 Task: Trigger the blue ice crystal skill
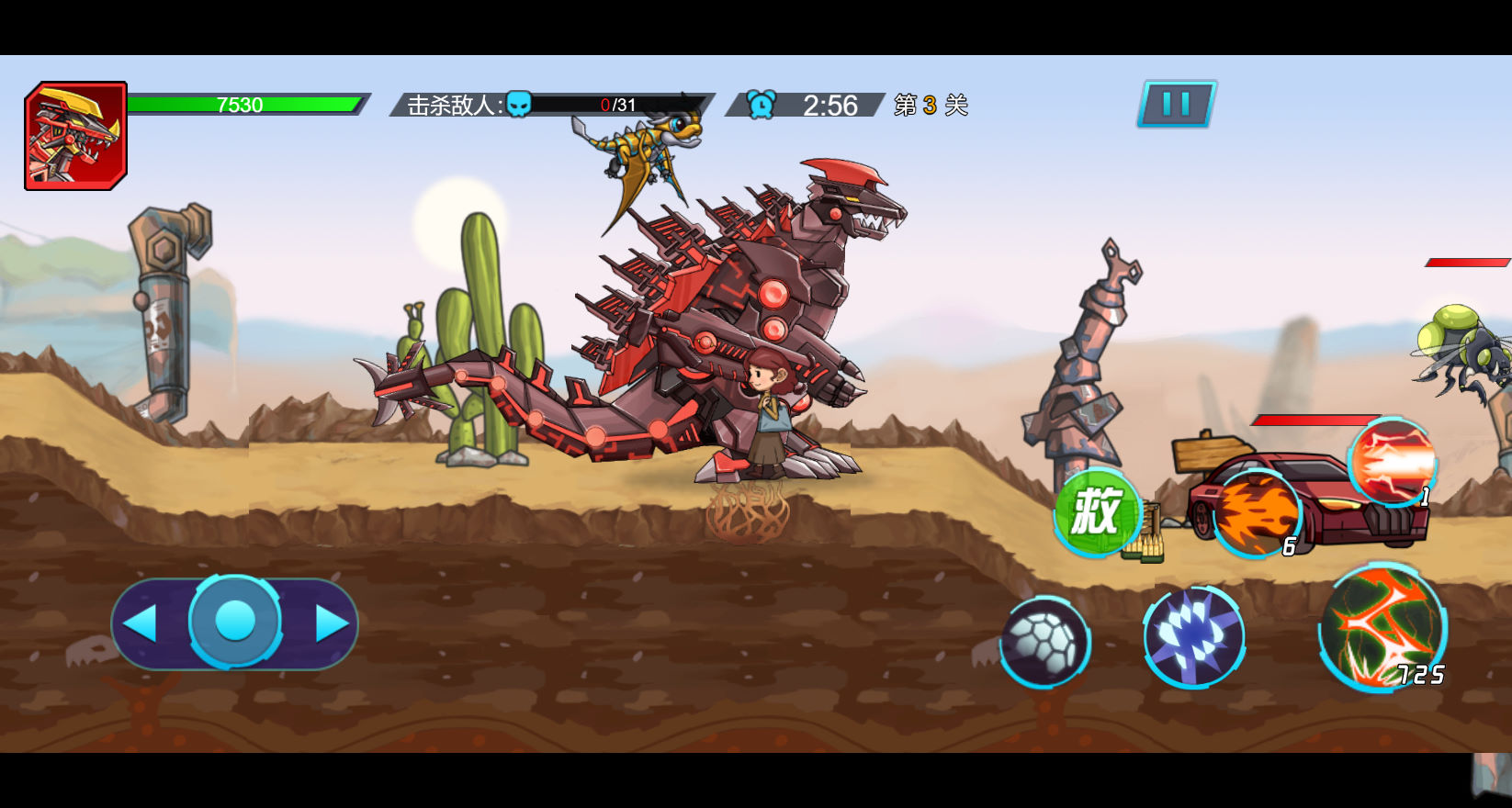tap(1193, 636)
